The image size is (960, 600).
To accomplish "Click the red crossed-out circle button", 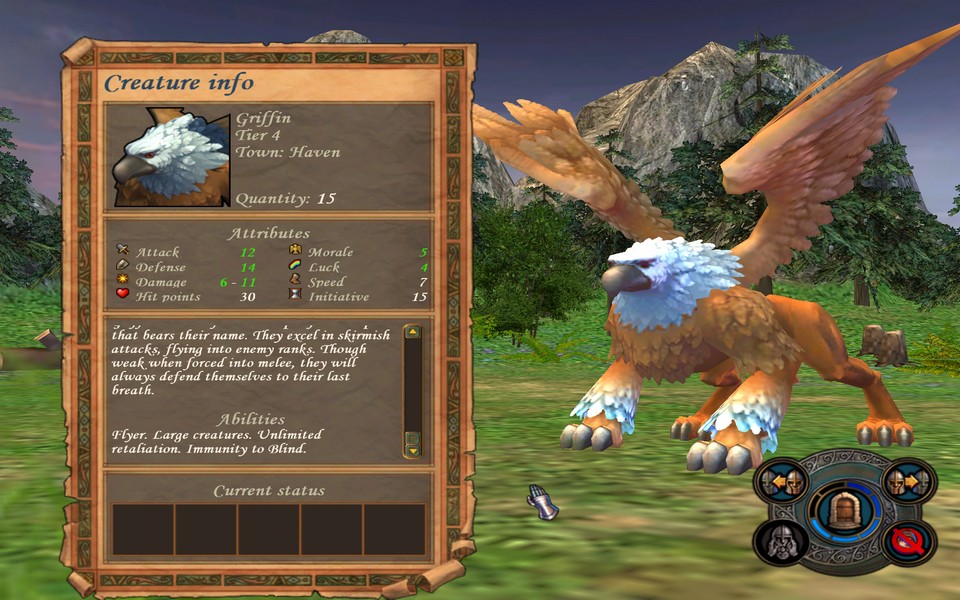I will tap(909, 541).
